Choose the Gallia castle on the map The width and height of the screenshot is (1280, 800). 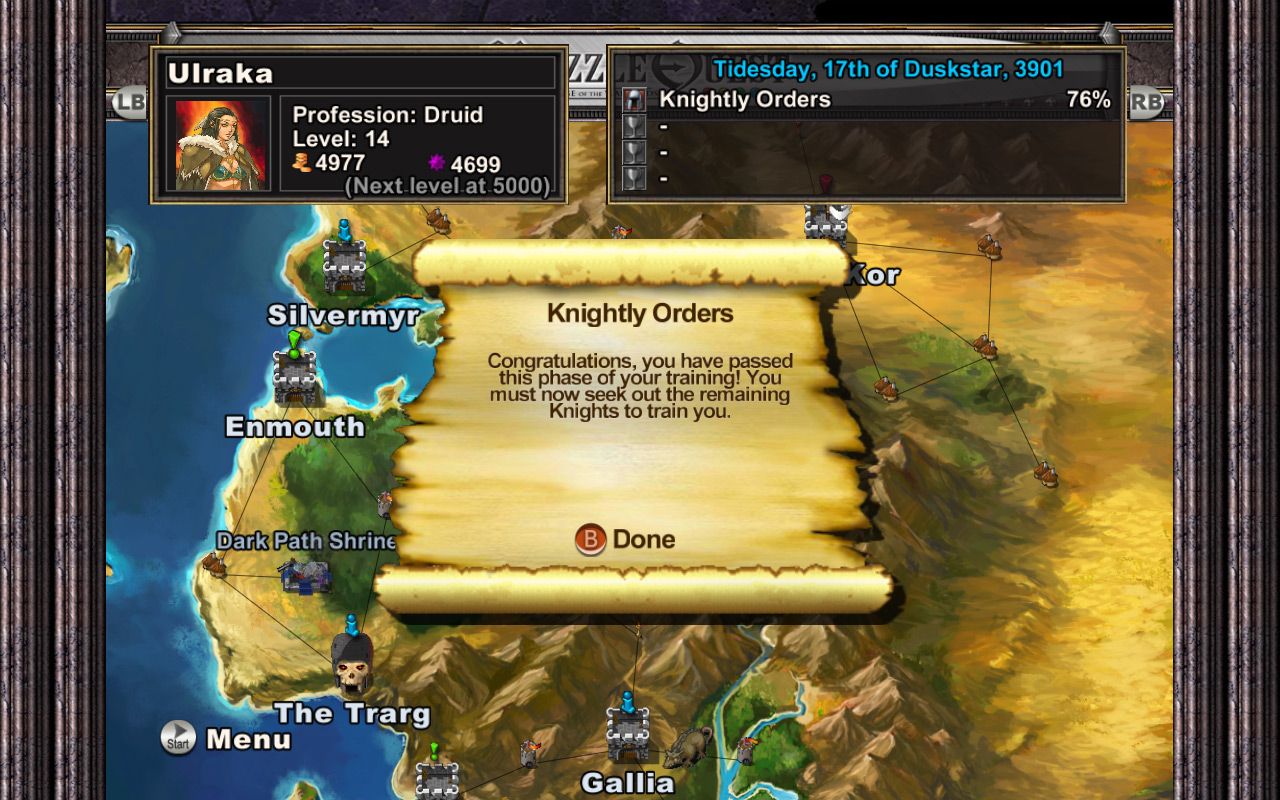click(627, 736)
